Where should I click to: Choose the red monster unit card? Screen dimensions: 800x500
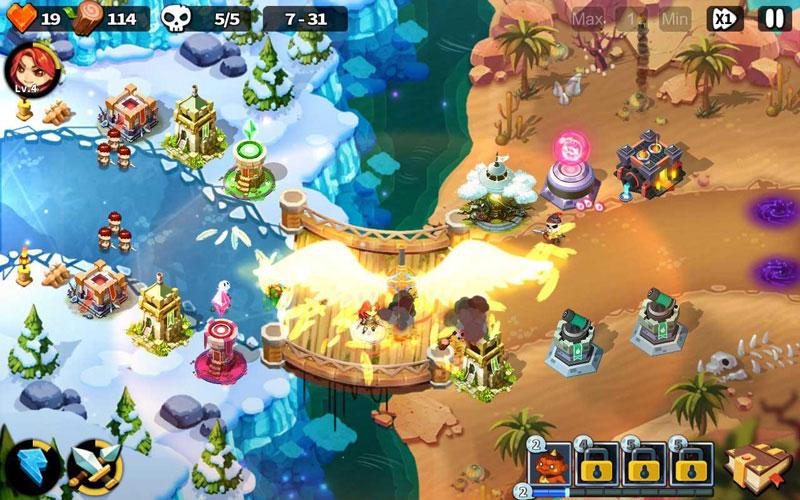click(x=549, y=463)
